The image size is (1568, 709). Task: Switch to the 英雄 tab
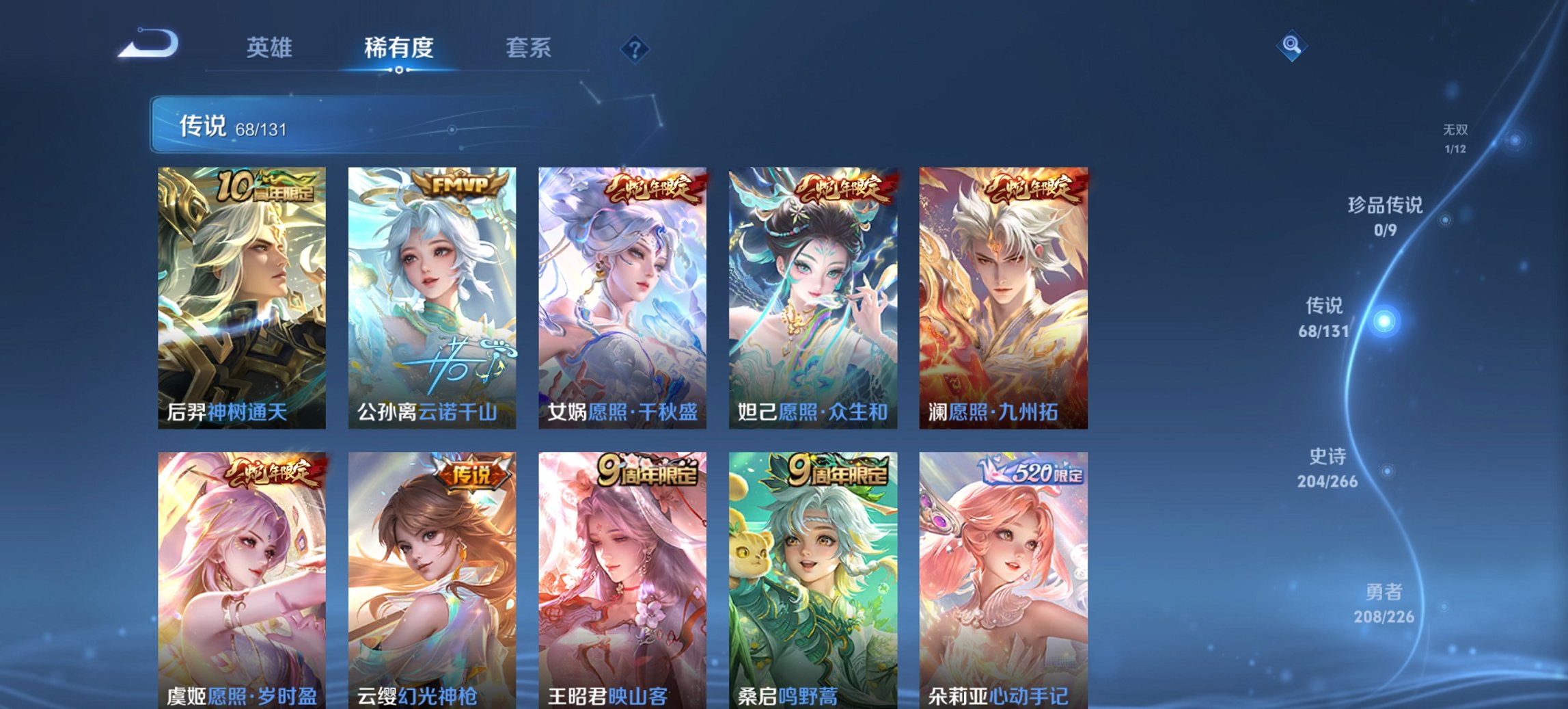(x=271, y=48)
